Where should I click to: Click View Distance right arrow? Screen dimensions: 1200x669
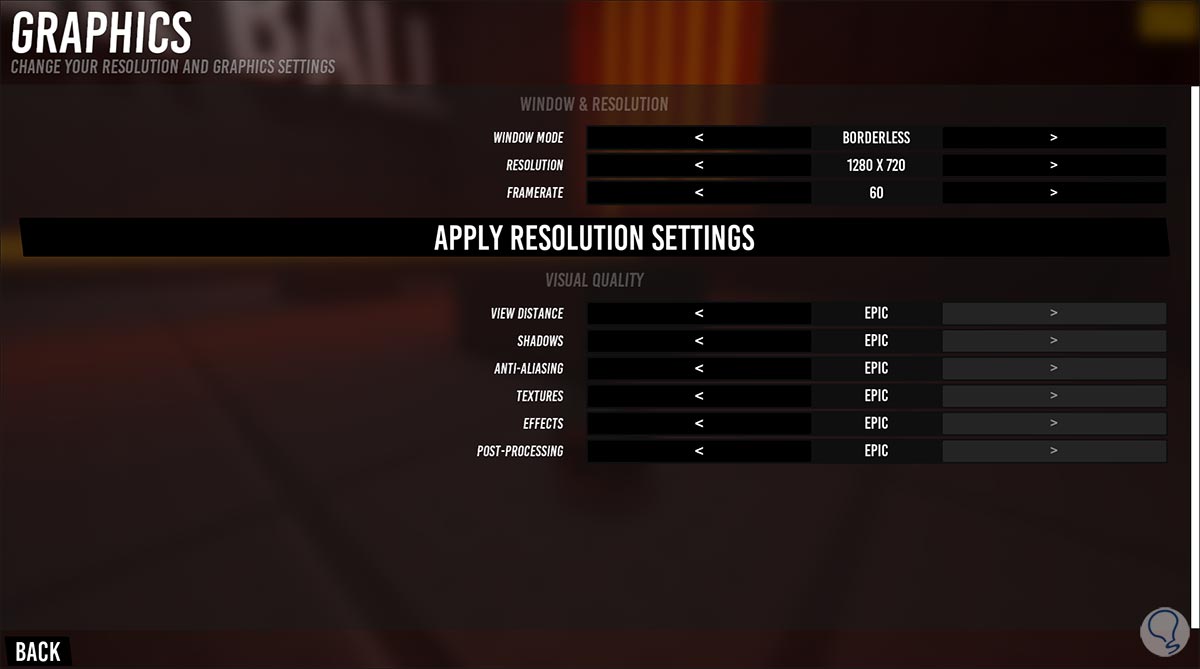coord(1054,313)
